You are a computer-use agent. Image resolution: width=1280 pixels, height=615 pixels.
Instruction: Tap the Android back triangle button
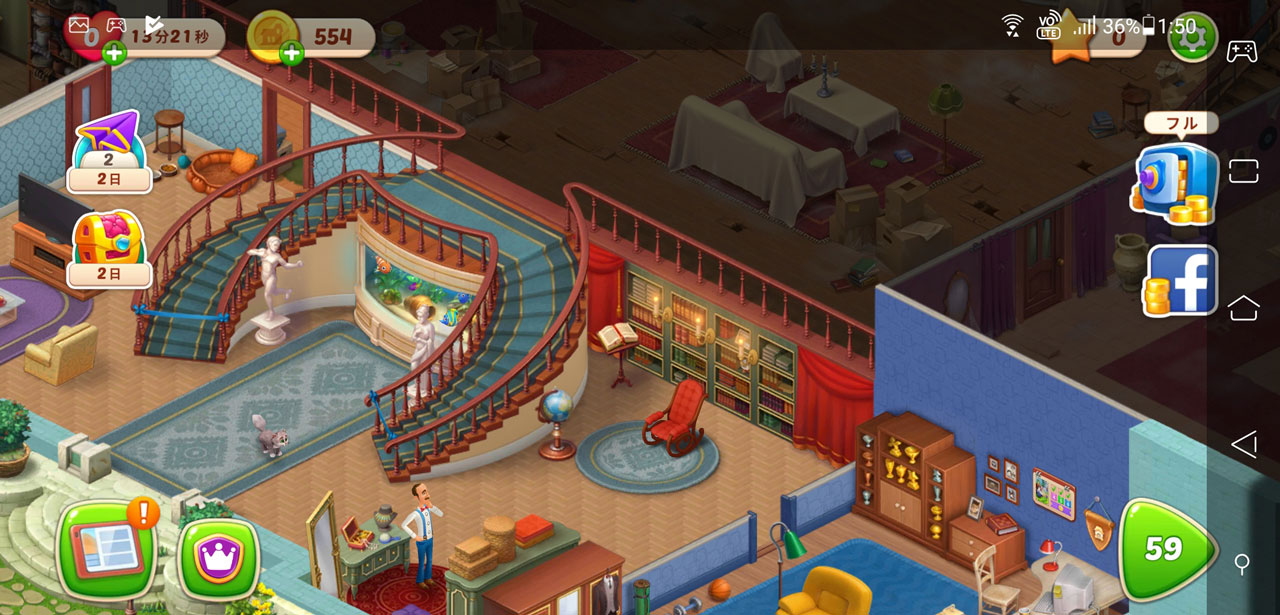tap(1243, 444)
